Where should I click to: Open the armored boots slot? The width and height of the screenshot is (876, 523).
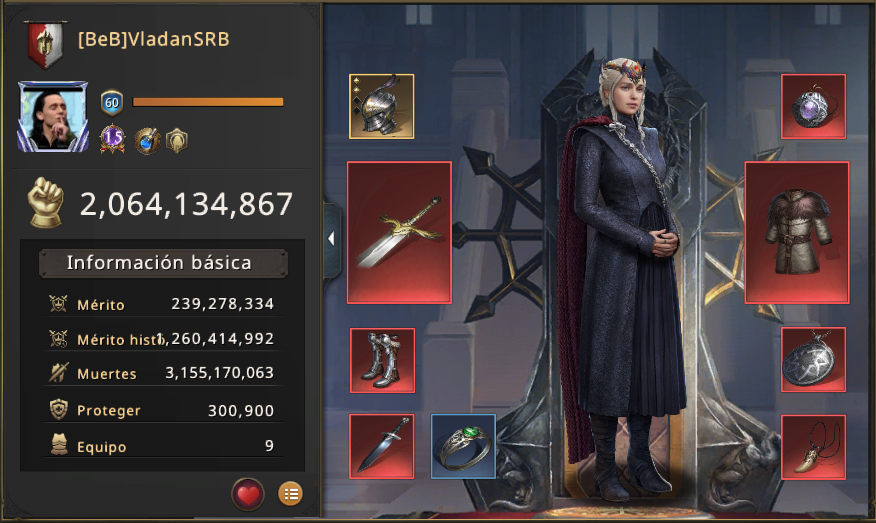[x=382, y=360]
